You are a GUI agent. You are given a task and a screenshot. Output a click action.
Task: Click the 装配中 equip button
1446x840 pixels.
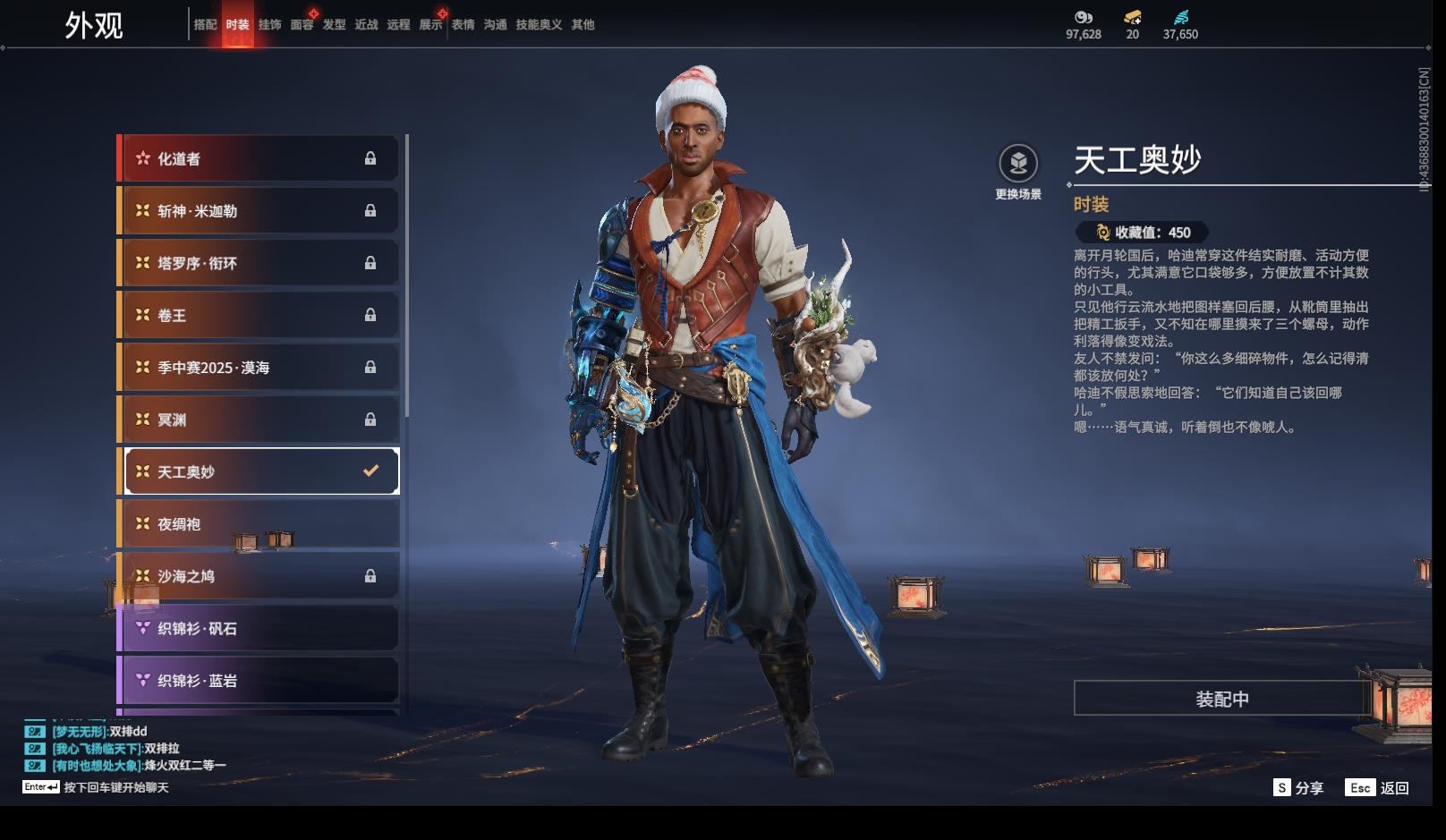(1221, 699)
